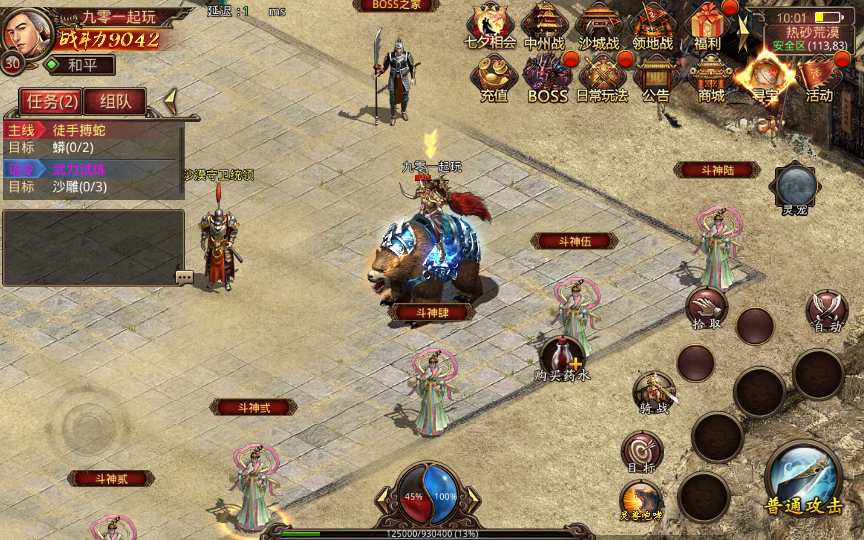Image resolution: width=864 pixels, height=540 pixels.
Task: Open the 商城 store
Action: point(711,76)
